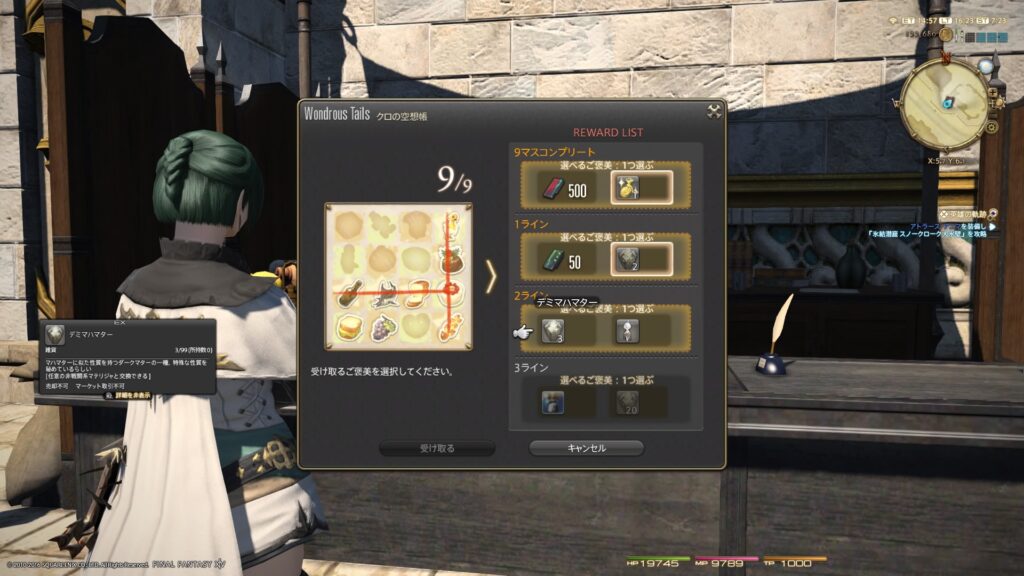Click the wine bottle sticker on the board
1024x576 pixels.
pos(350,292)
